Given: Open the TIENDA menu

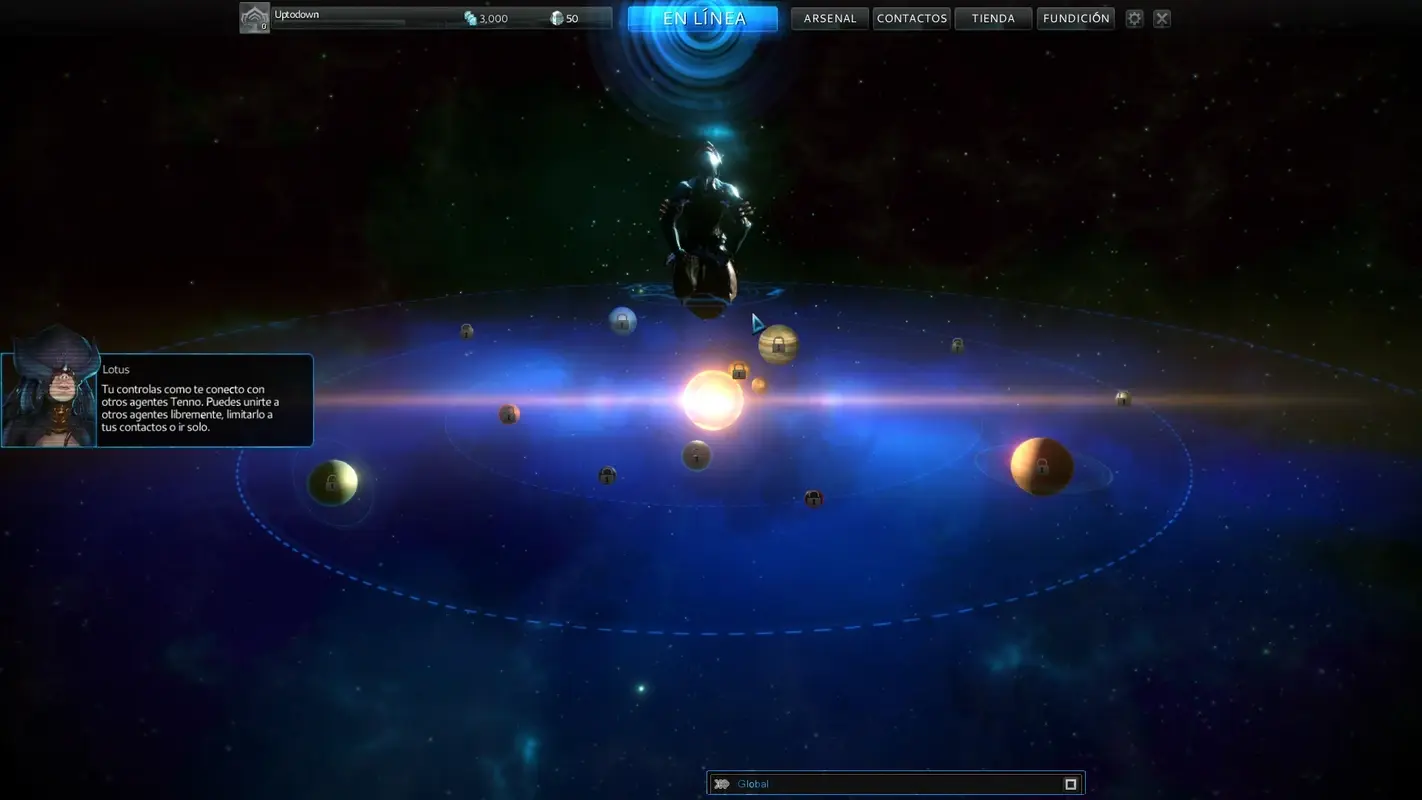Looking at the screenshot, I should click(x=993, y=17).
